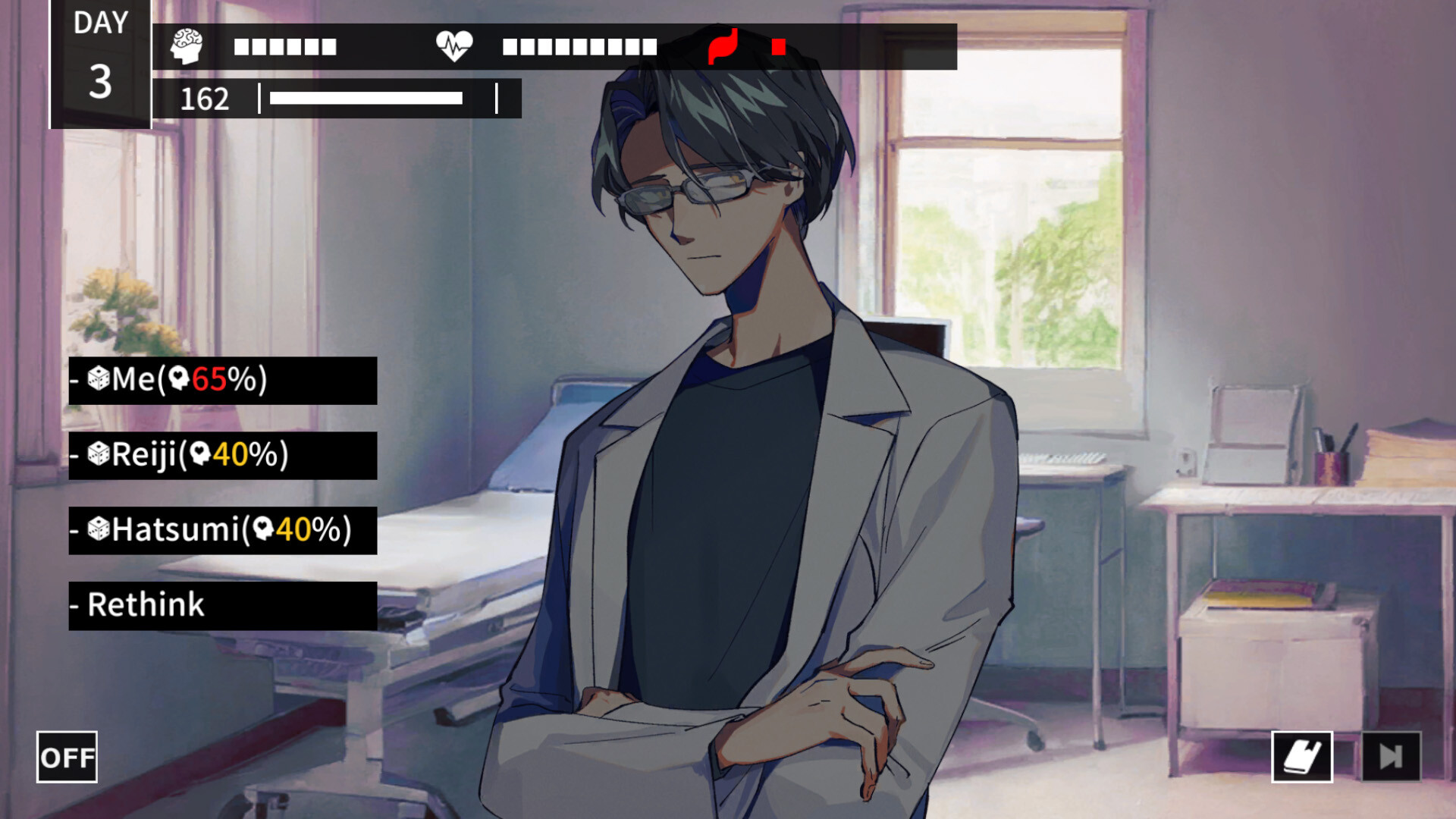Open the notebook log icon
The width and height of the screenshot is (1456, 819).
pos(1301,756)
